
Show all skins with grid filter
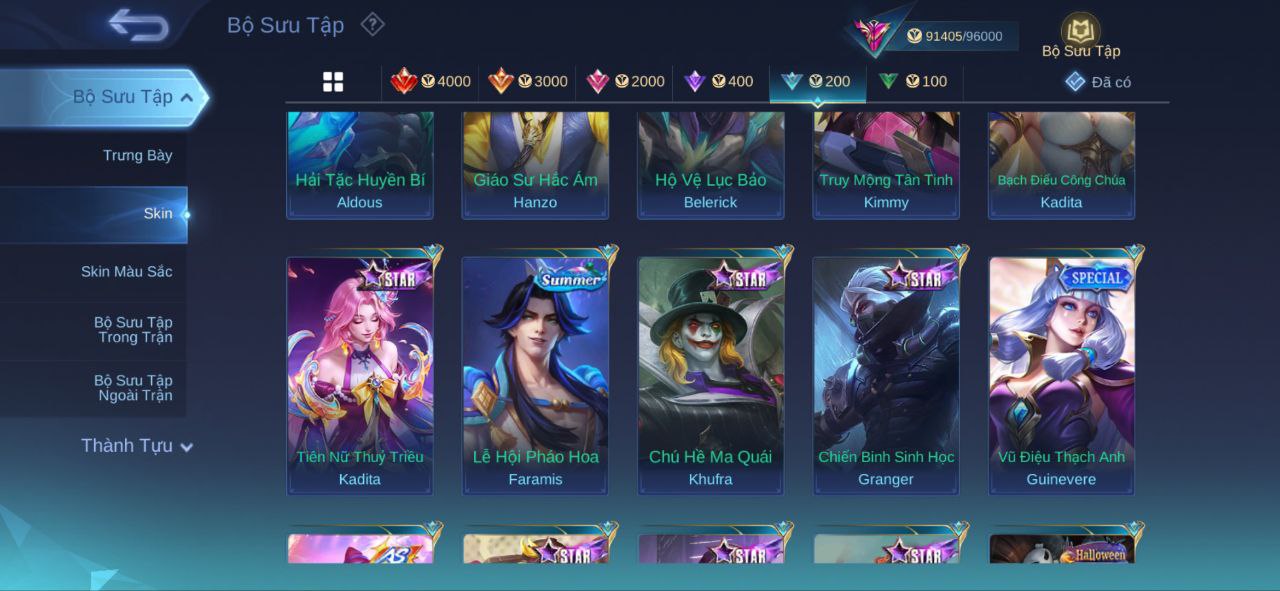pyautogui.click(x=333, y=82)
